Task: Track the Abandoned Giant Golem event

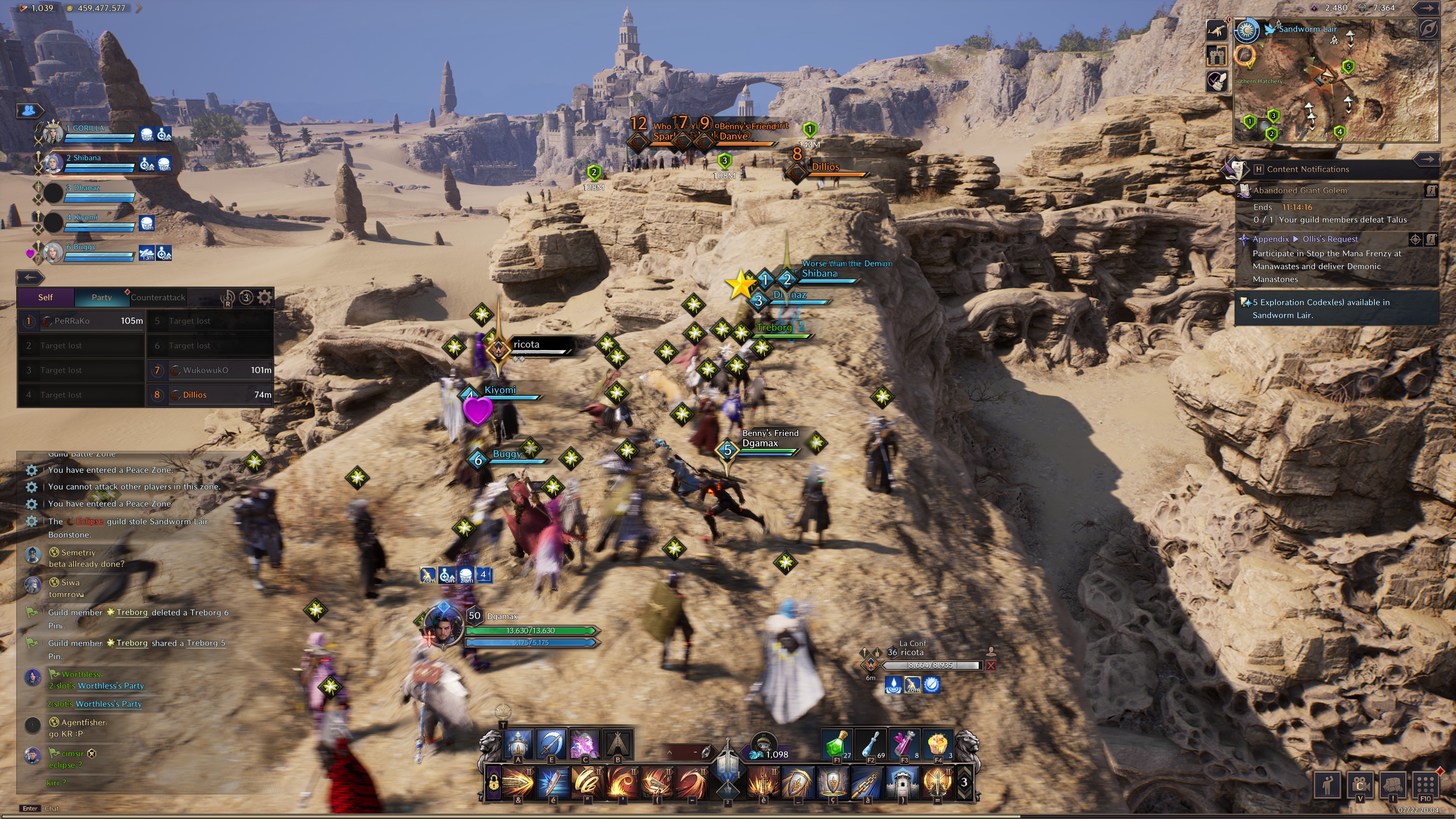Action: [x=1300, y=190]
